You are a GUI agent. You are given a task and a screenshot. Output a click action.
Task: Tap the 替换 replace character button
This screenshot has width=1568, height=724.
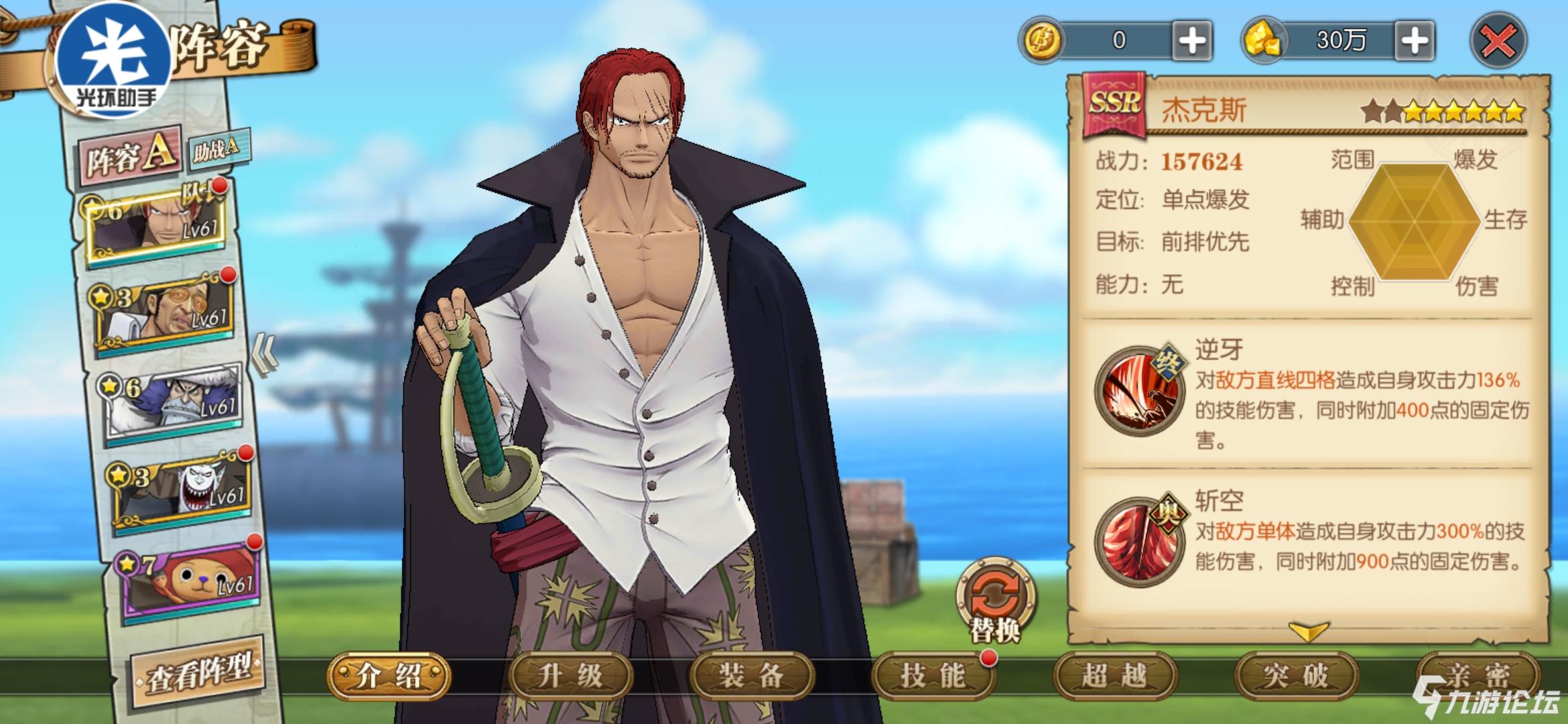tap(995, 600)
